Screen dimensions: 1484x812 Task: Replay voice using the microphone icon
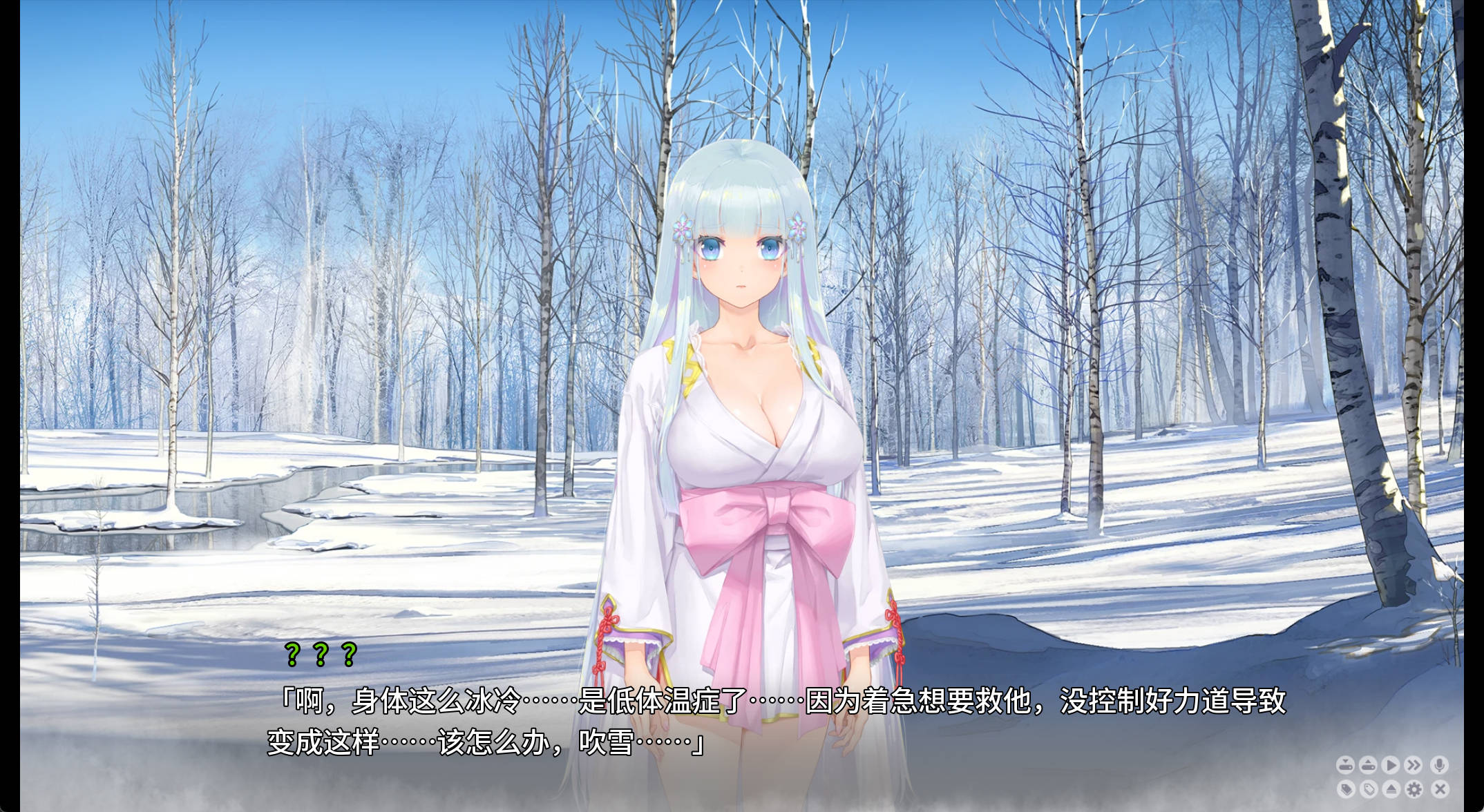point(1440,765)
